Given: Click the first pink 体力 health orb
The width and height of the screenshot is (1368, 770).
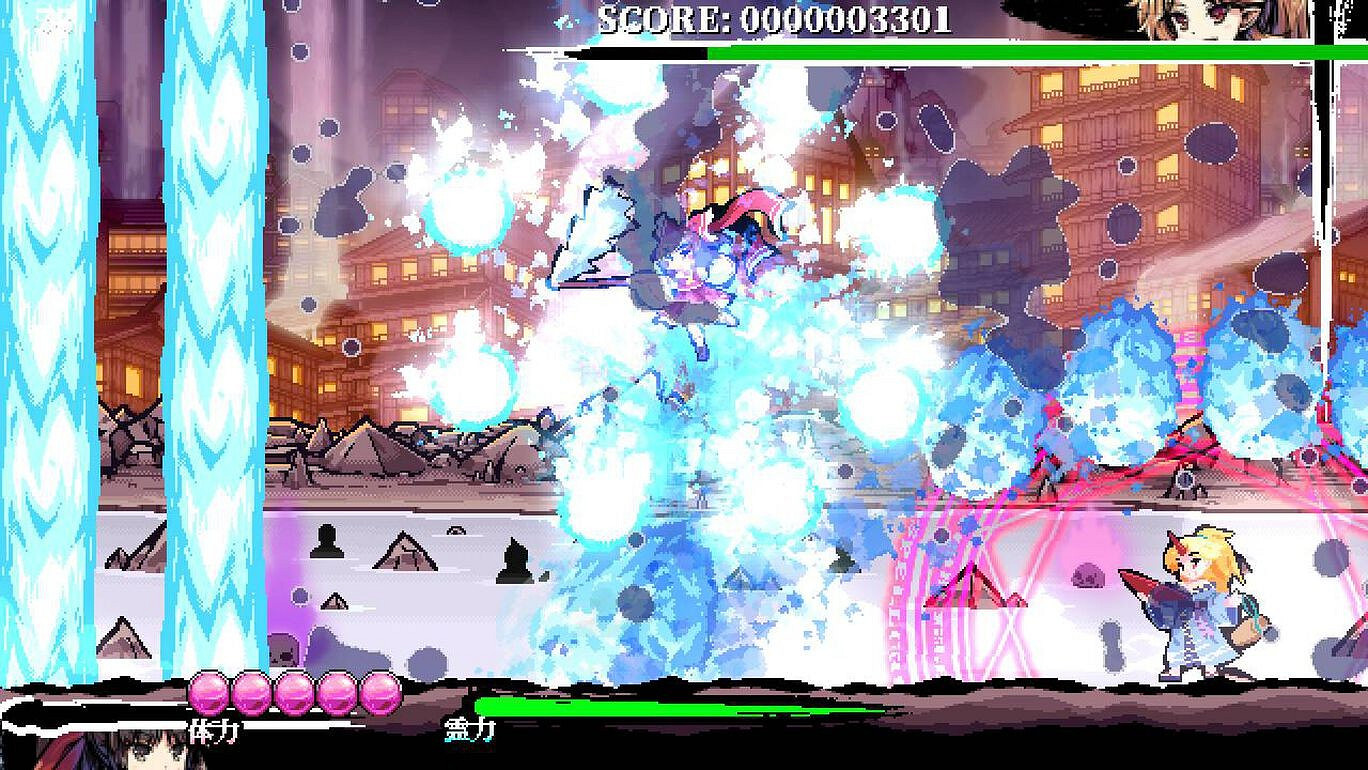Looking at the screenshot, I should click(211, 693).
